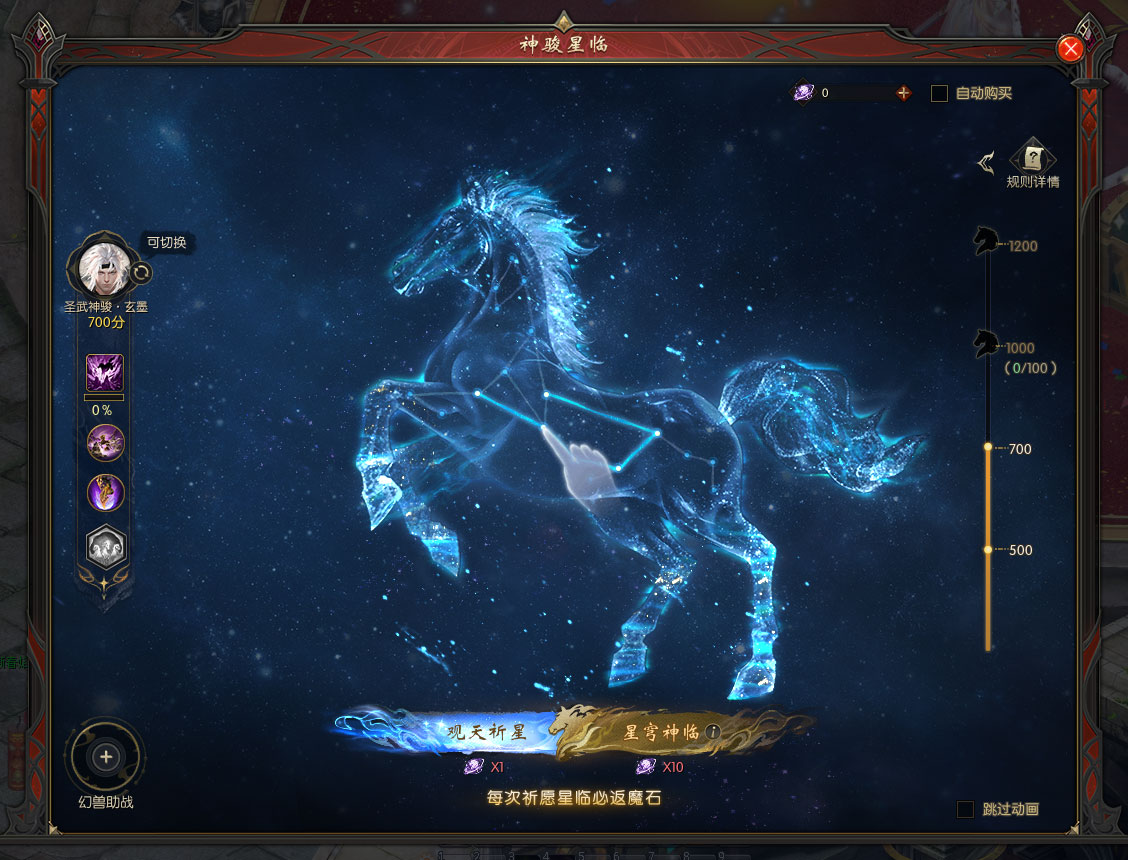Toggle the 跳过动画 checkbox
Viewport: 1128px width, 860px height.
(965, 809)
